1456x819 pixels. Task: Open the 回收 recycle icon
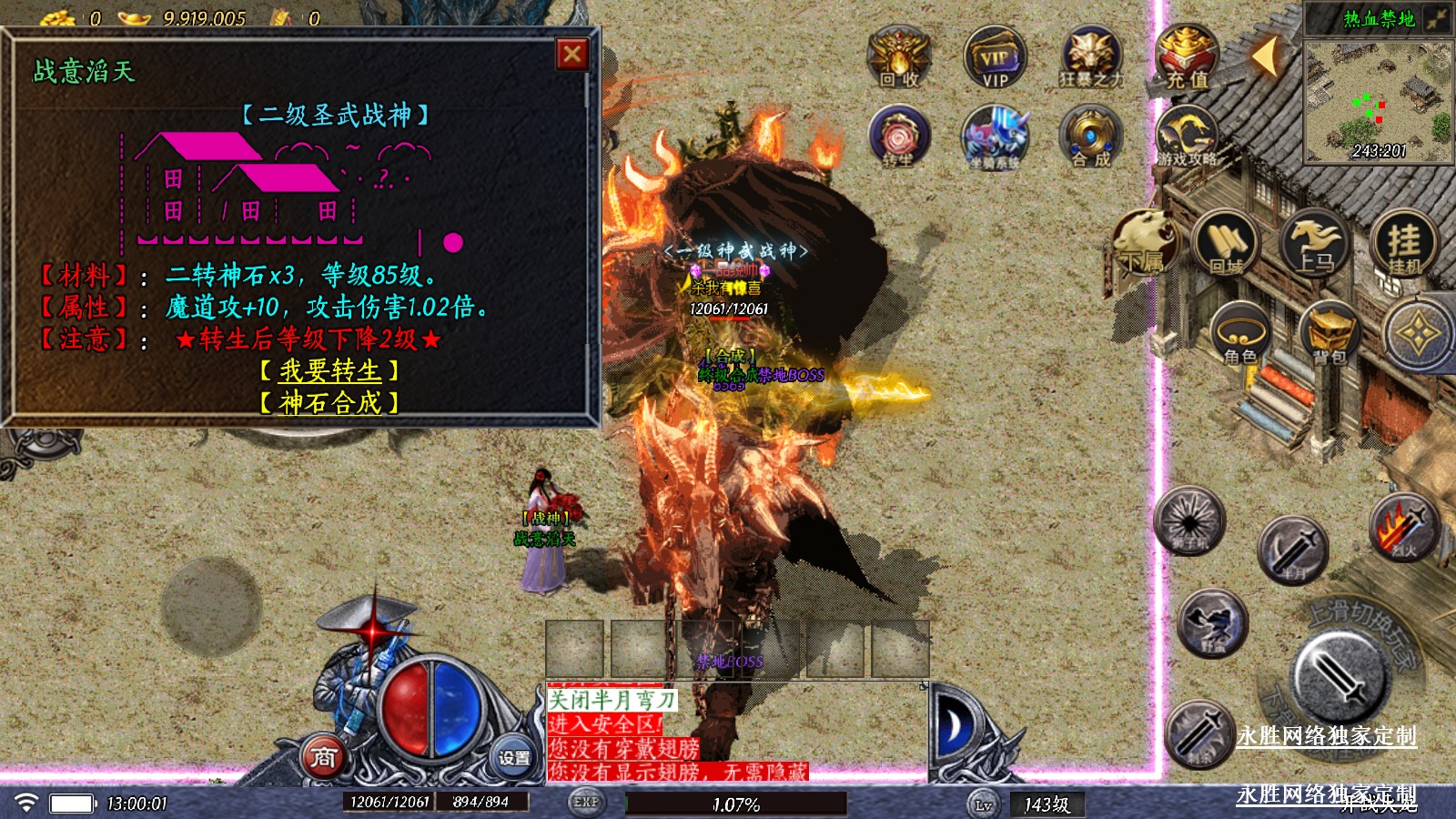click(x=899, y=56)
